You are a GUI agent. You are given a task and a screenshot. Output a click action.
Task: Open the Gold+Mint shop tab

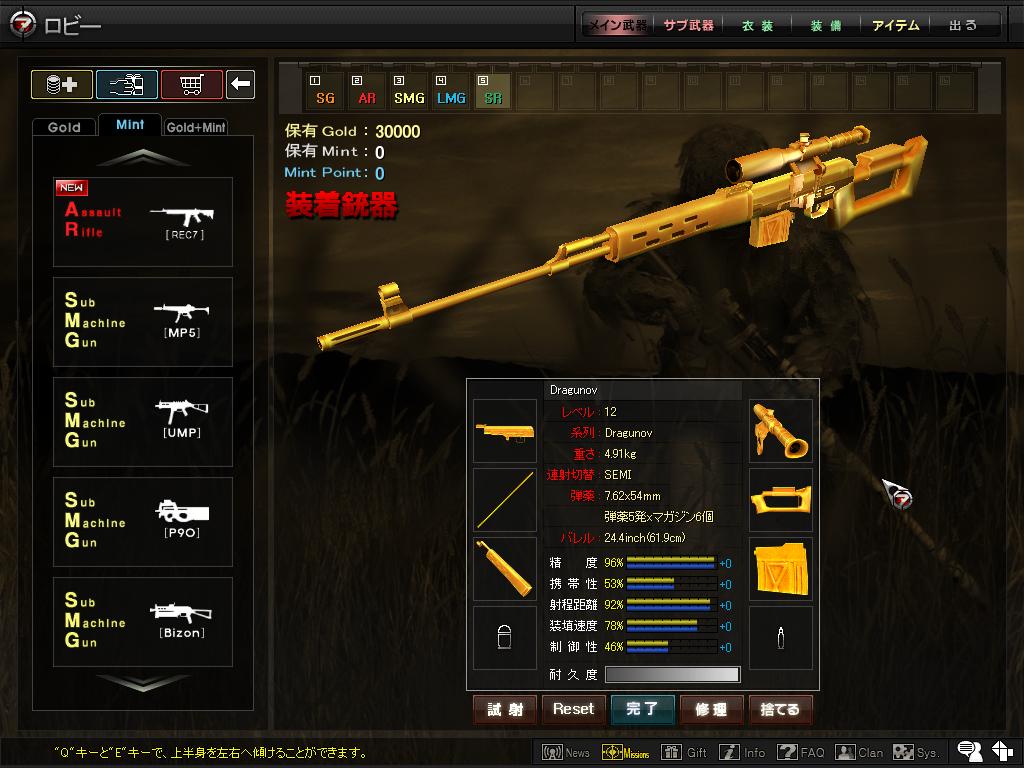pyautogui.click(x=196, y=127)
